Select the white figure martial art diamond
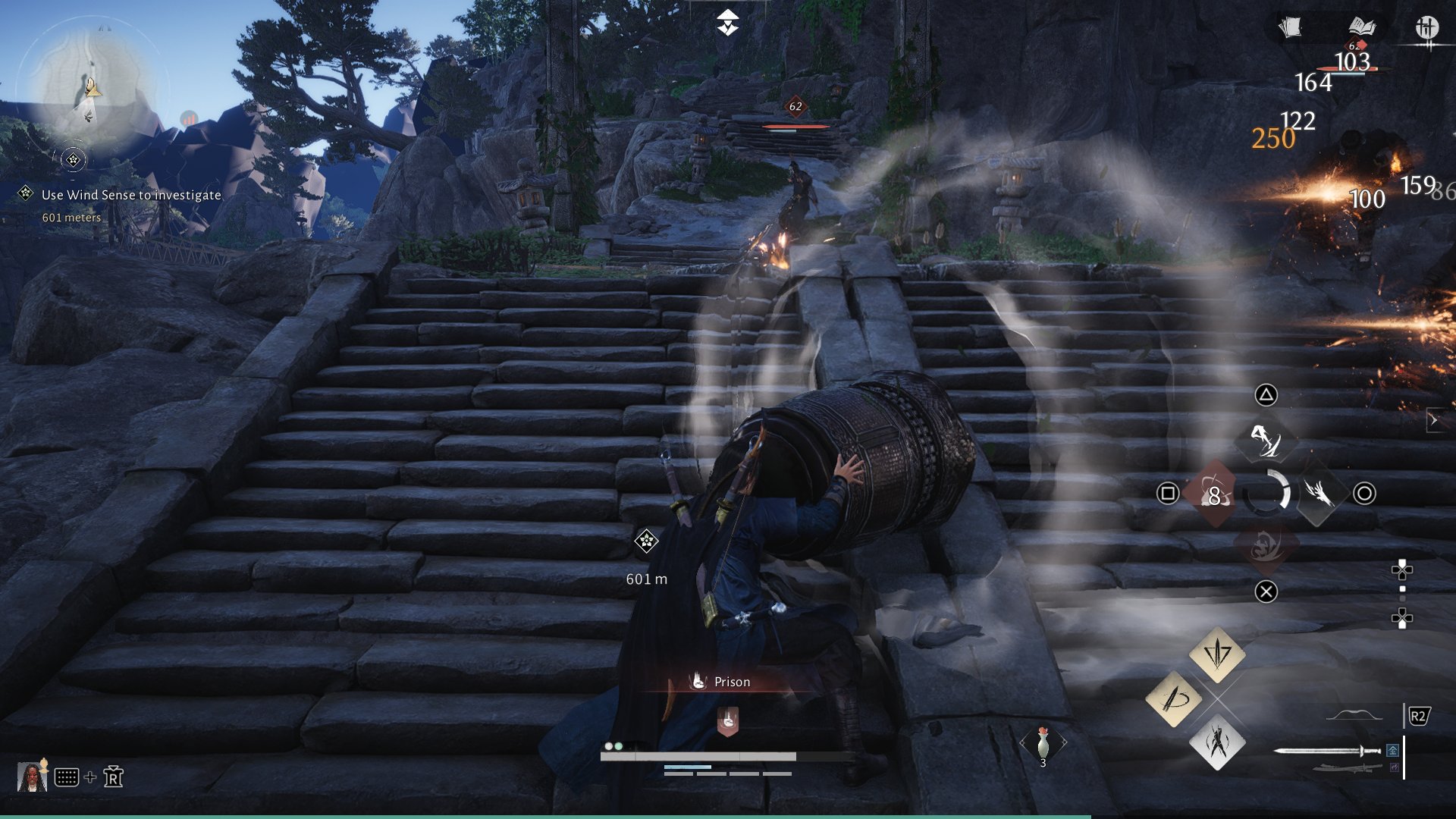Image resolution: width=1456 pixels, height=819 pixels. [1217, 742]
